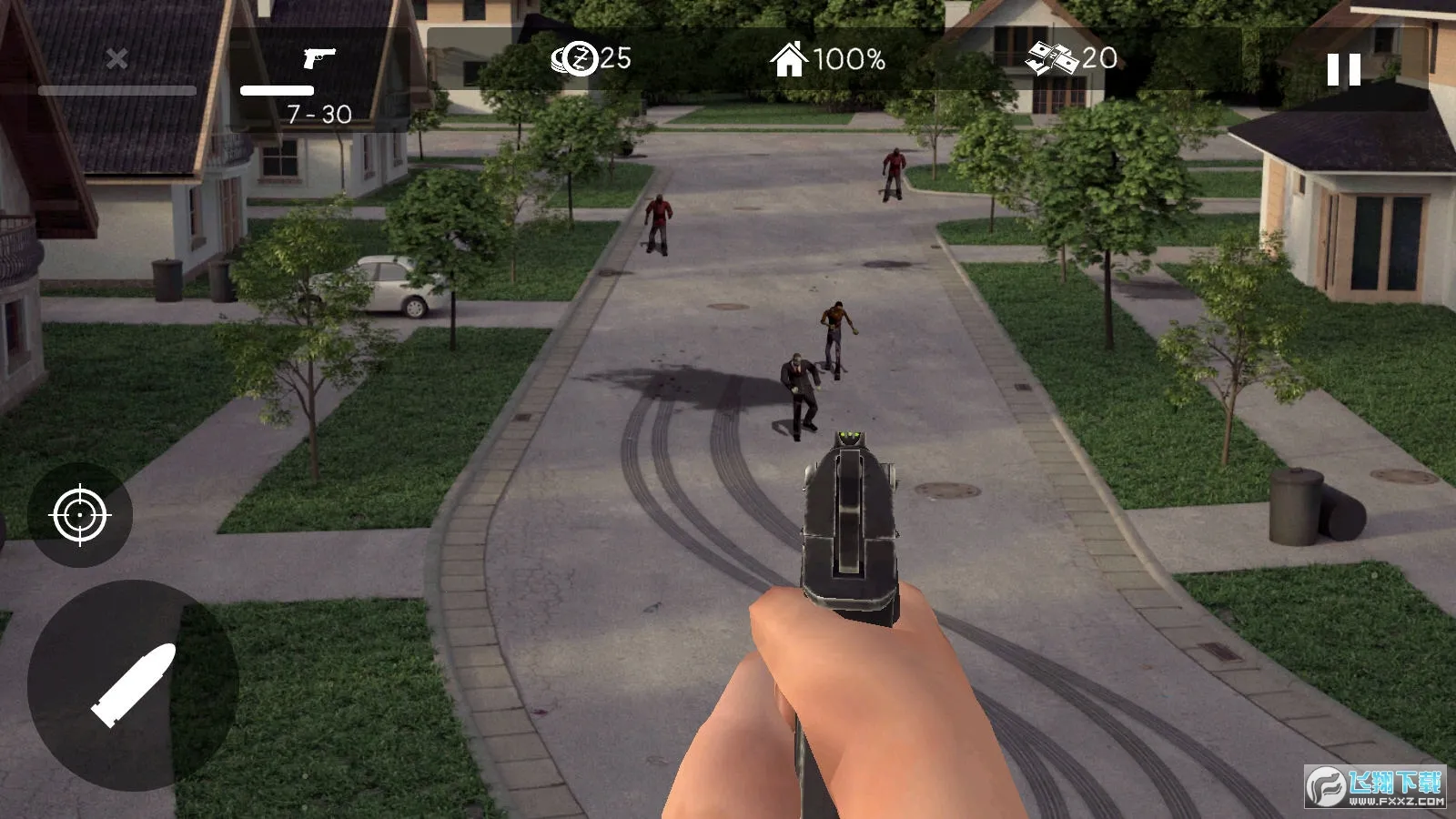Image resolution: width=1456 pixels, height=819 pixels.
Task: Tap the bullet fire button
Action: [x=133, y=684]
